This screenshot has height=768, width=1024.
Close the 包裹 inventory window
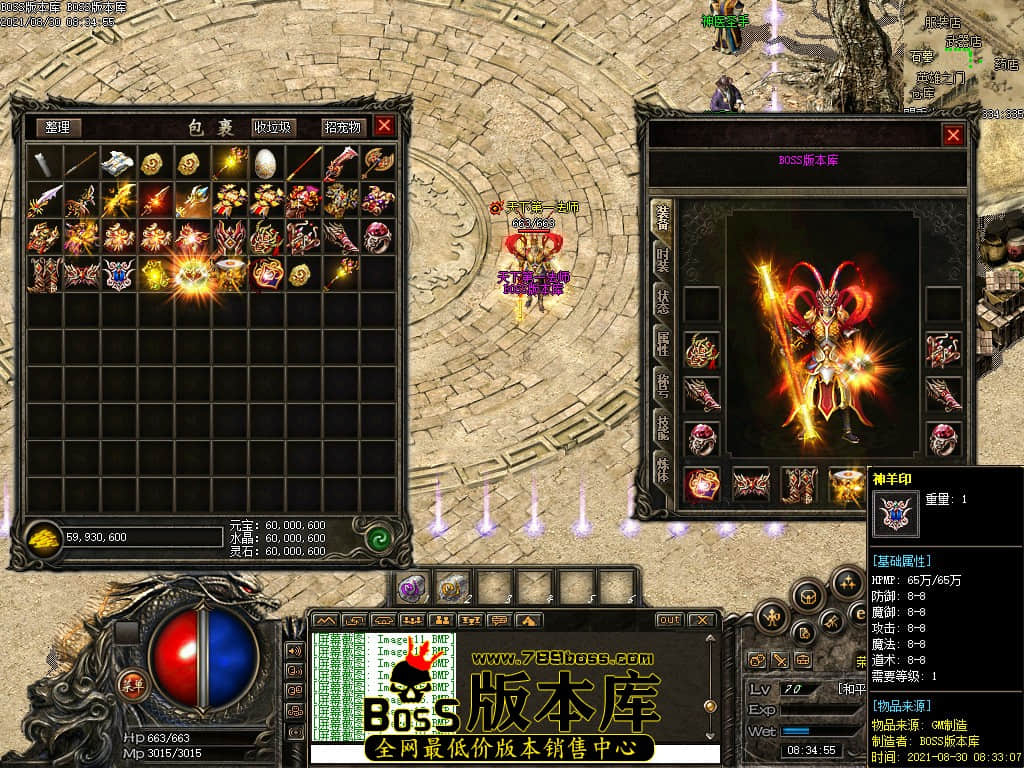click(384, 126)
